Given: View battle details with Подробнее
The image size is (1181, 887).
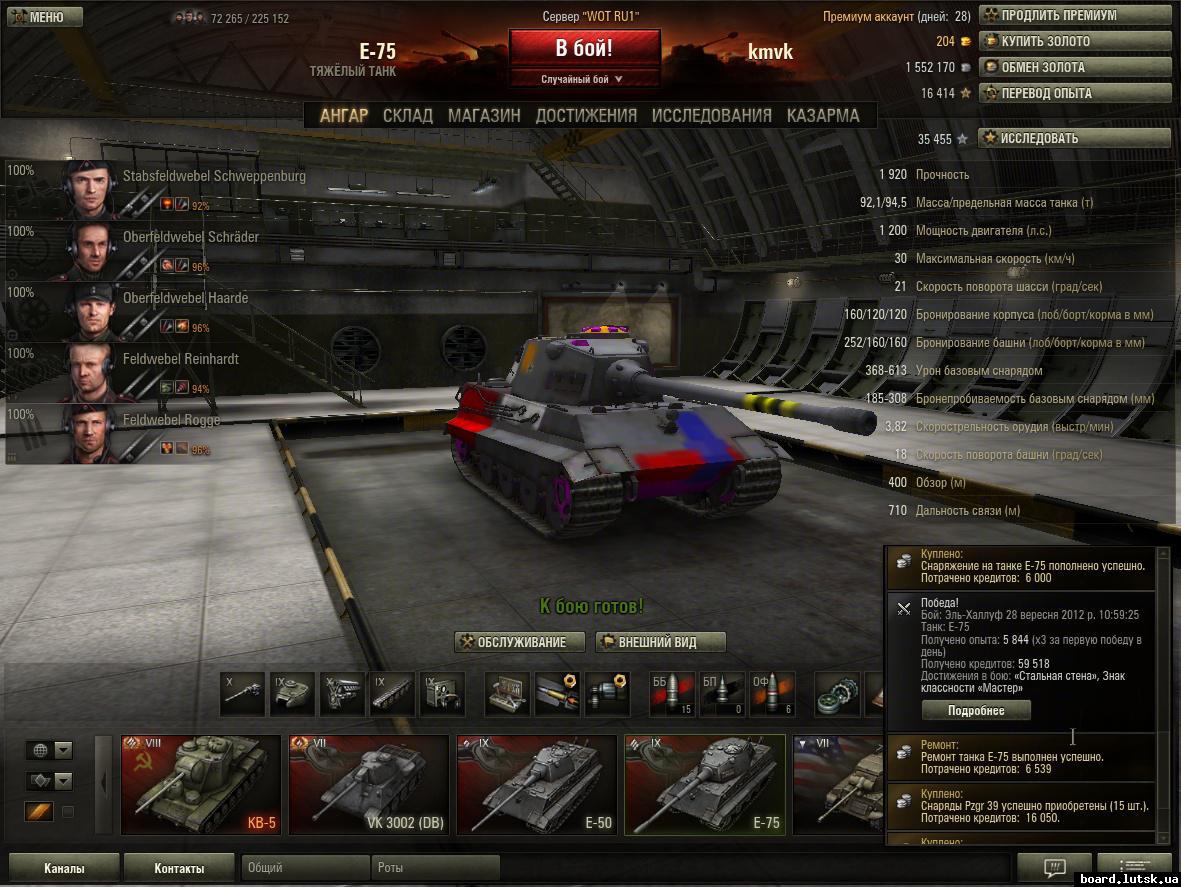Looking at the screenshot, I should tap(976, 710).
